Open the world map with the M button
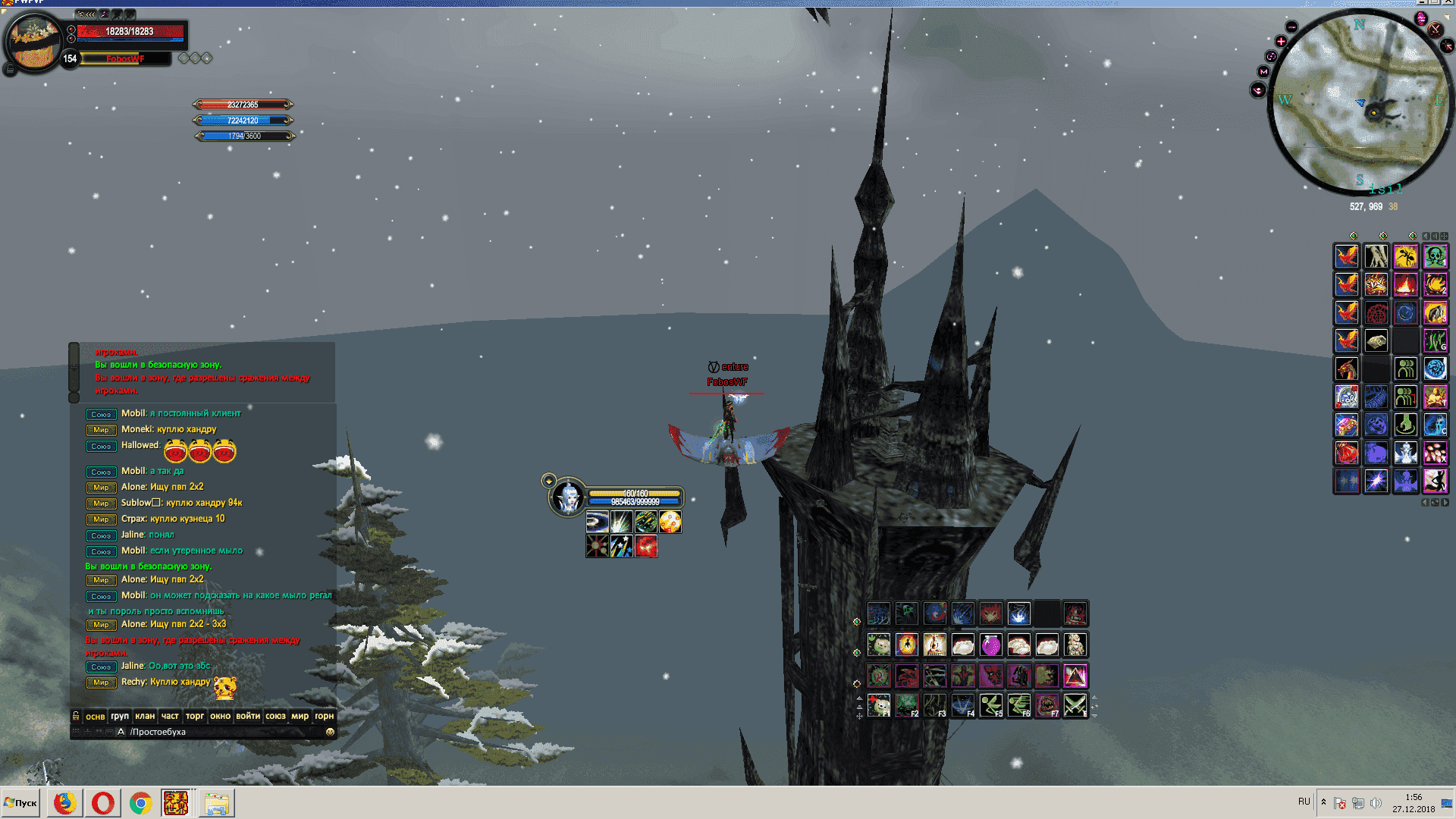This screenshot has height=819, width=1456. click(1263, 71)
